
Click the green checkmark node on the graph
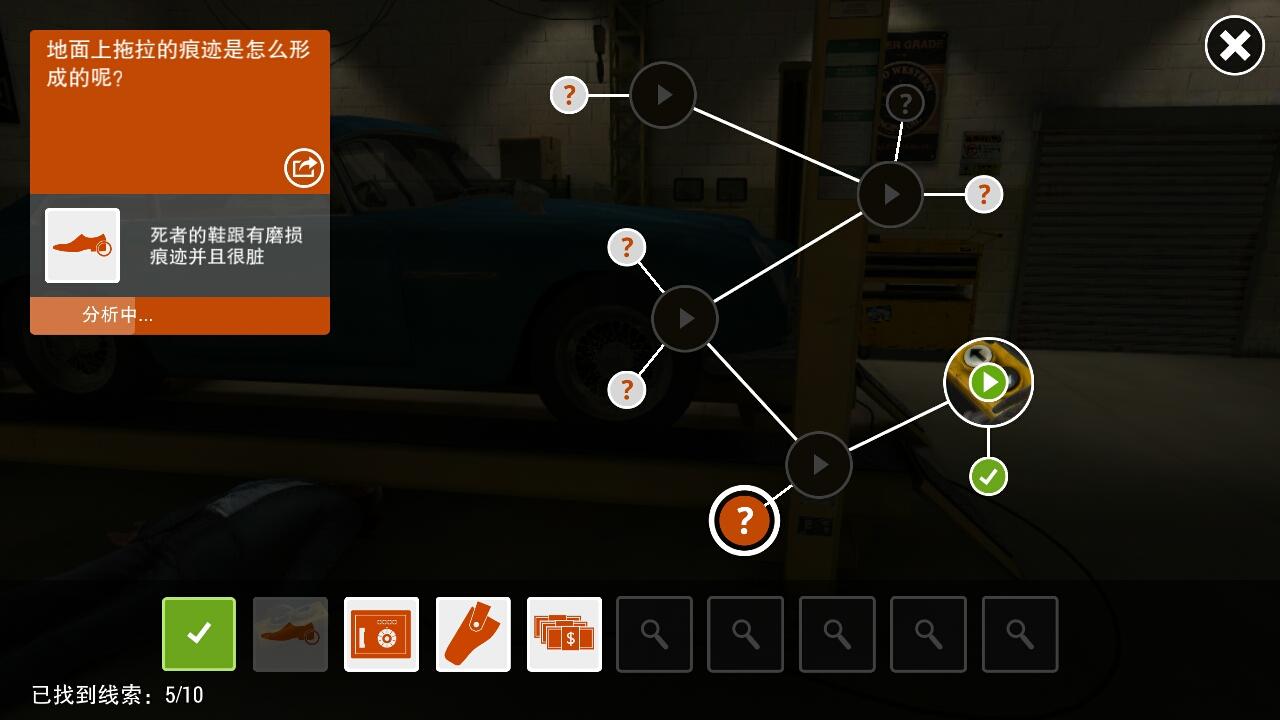[988, 476]
